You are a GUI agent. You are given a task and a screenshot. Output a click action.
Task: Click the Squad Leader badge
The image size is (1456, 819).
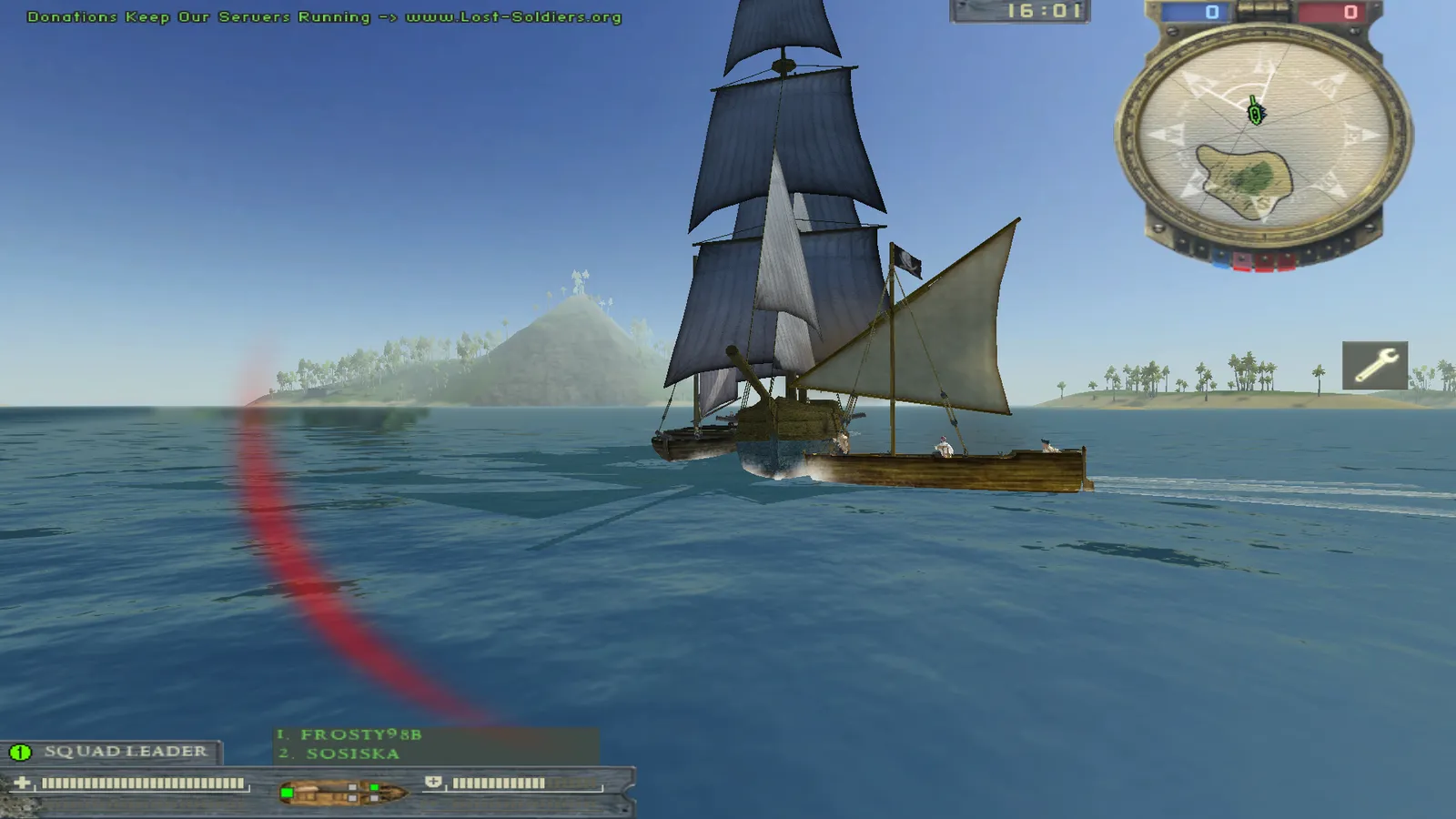[x=111, y=752]
